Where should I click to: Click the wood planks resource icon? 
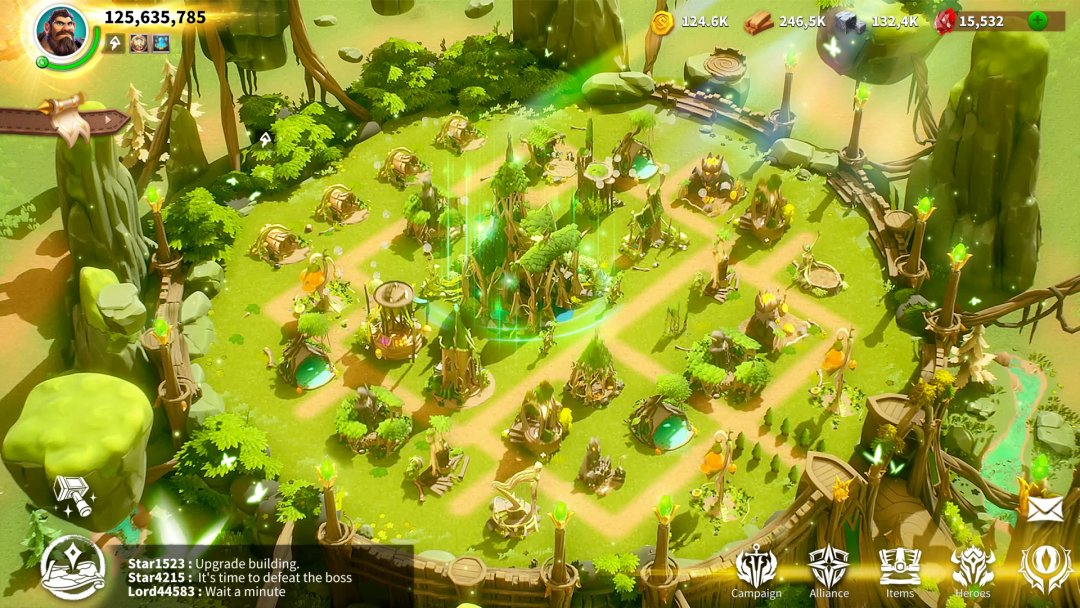coord(759,21)
